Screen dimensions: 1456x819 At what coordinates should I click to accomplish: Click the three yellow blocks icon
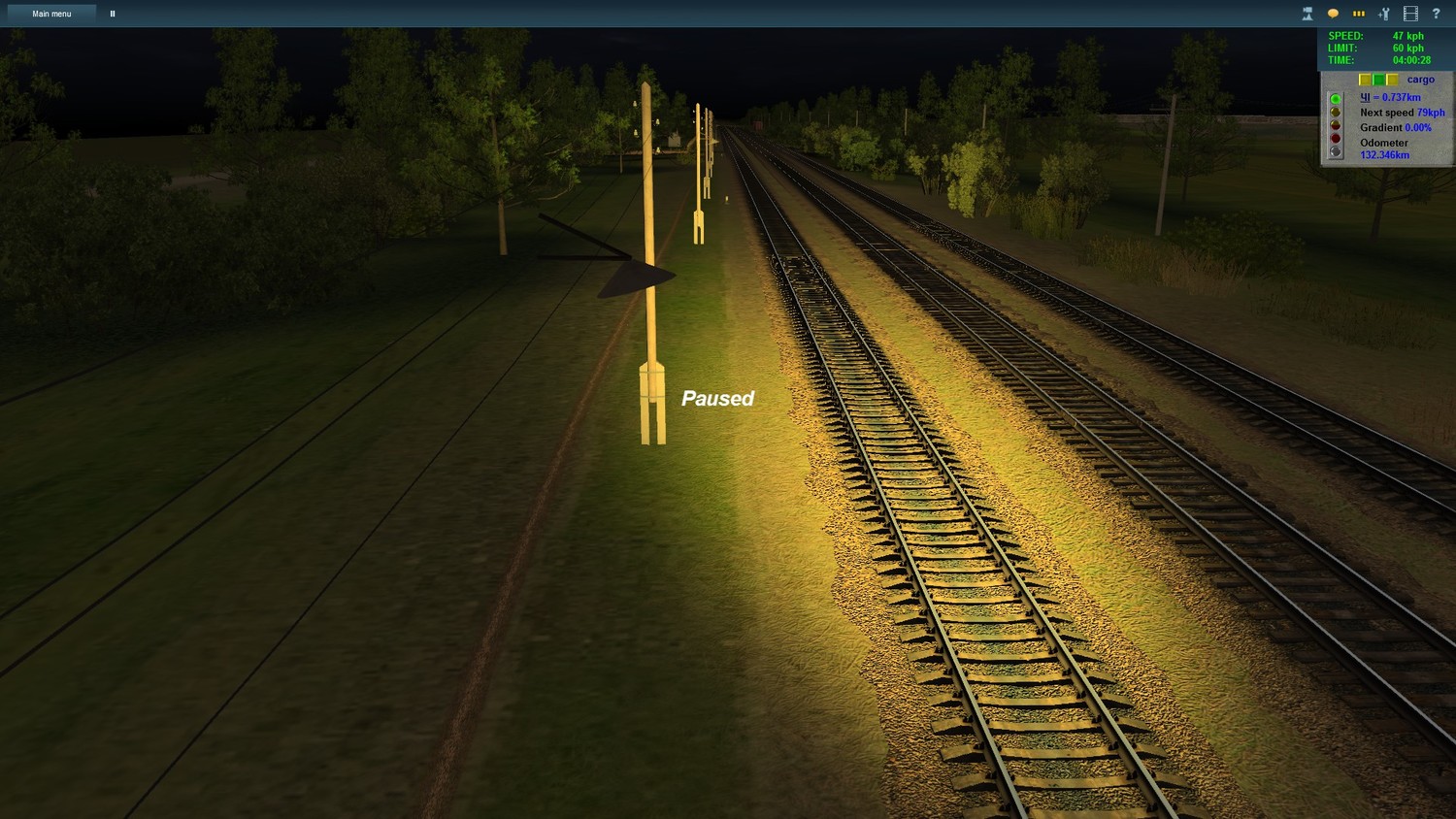[1359, 14]
